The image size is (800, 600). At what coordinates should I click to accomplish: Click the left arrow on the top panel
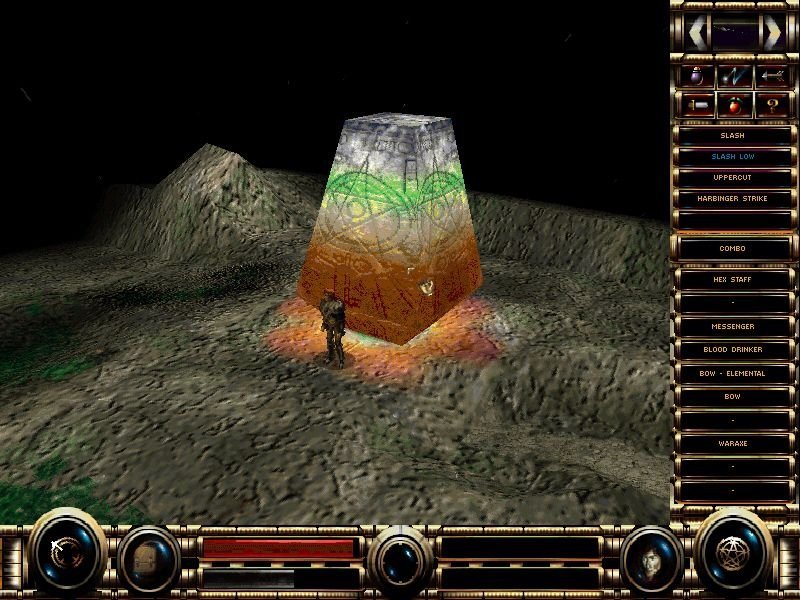pos(697,34)
